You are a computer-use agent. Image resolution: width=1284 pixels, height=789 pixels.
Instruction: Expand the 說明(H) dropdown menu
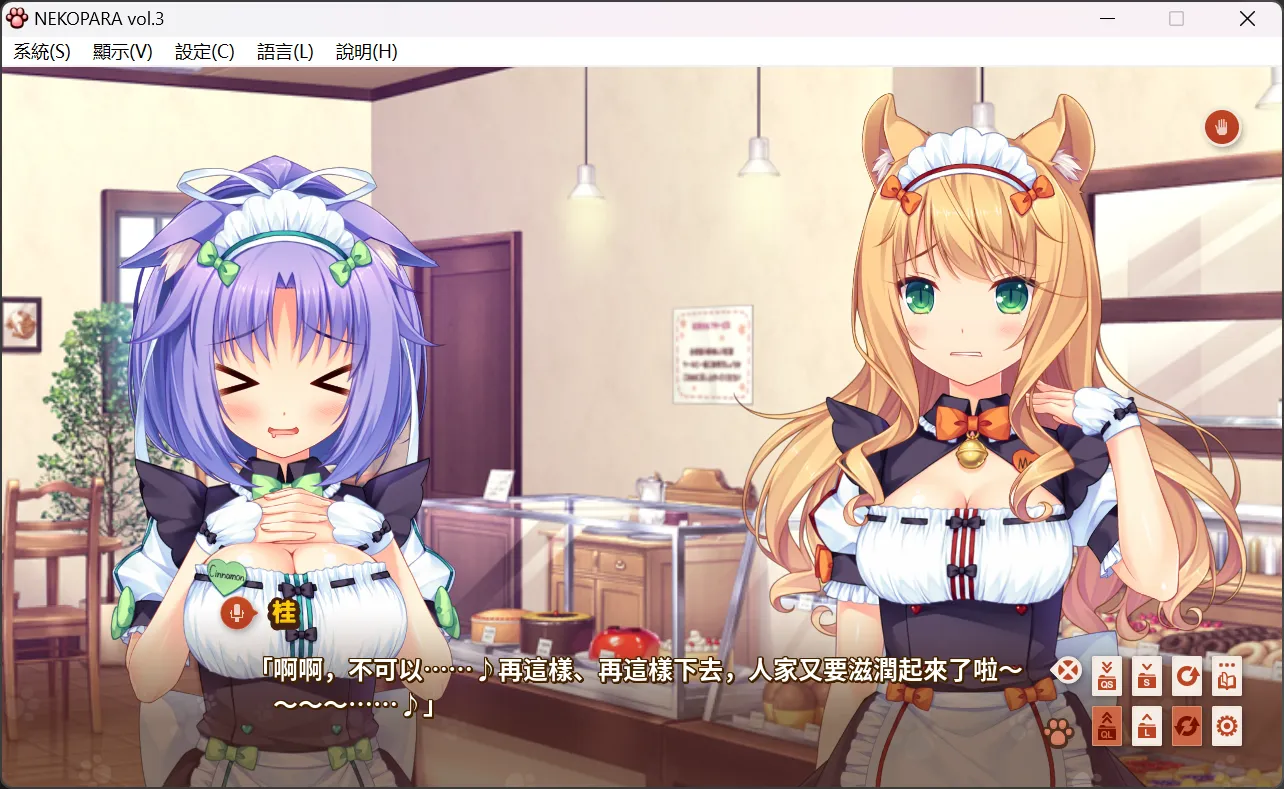(365, 51)
